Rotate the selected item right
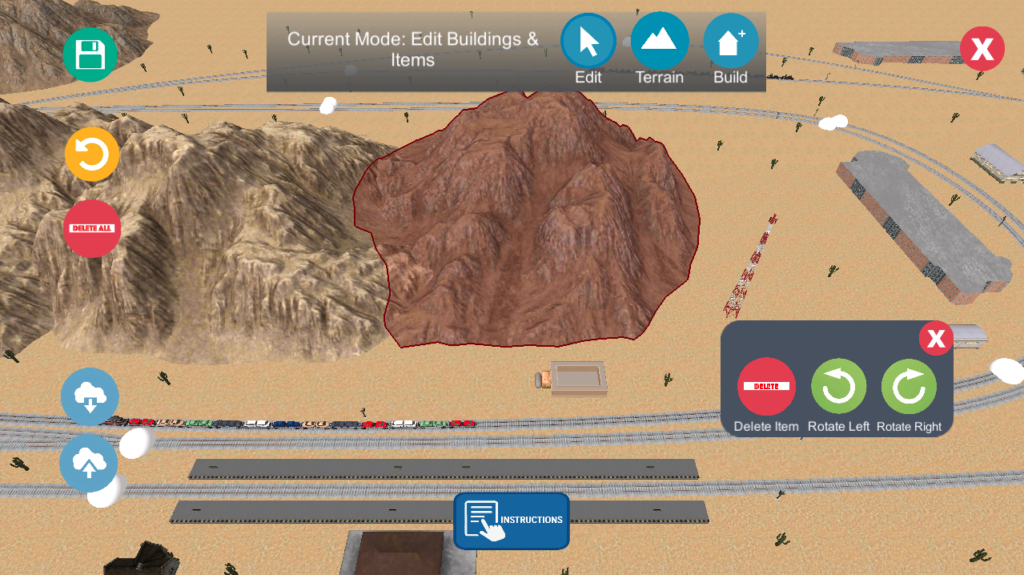The height and width of the screenshot is (575, 1024). coord(909,386)
